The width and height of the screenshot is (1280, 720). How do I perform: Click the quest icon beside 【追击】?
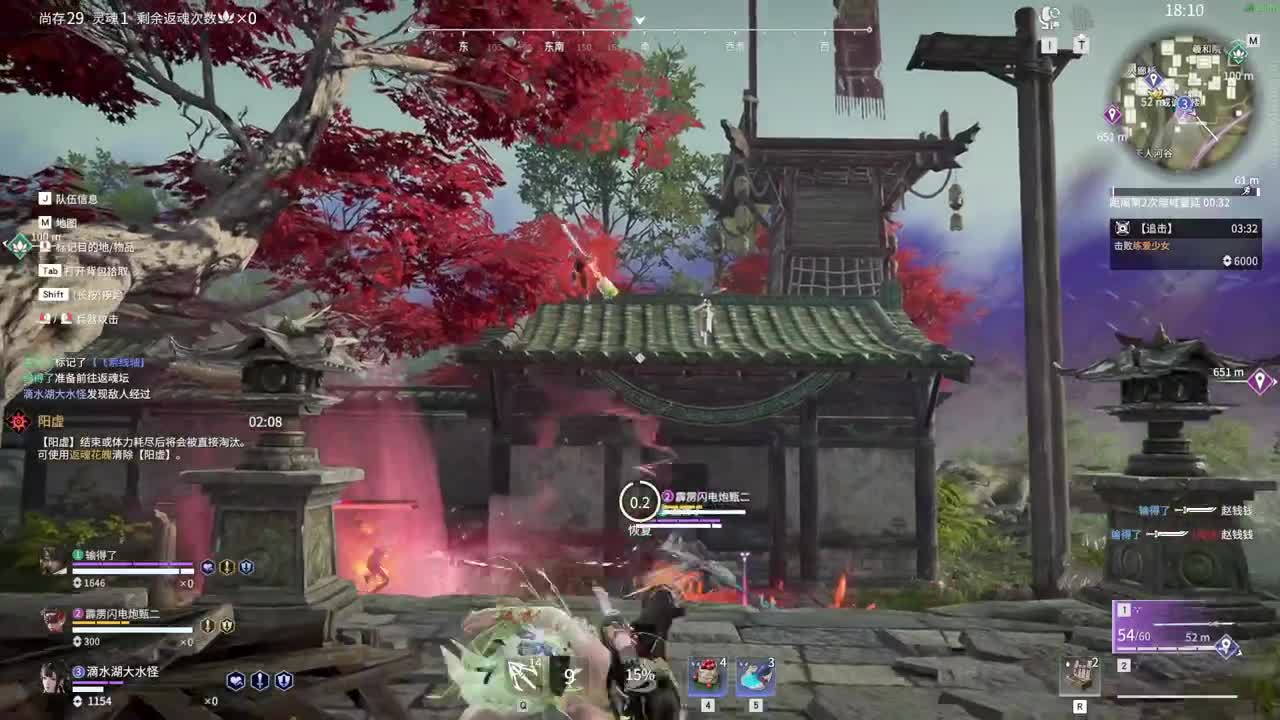1123,227
